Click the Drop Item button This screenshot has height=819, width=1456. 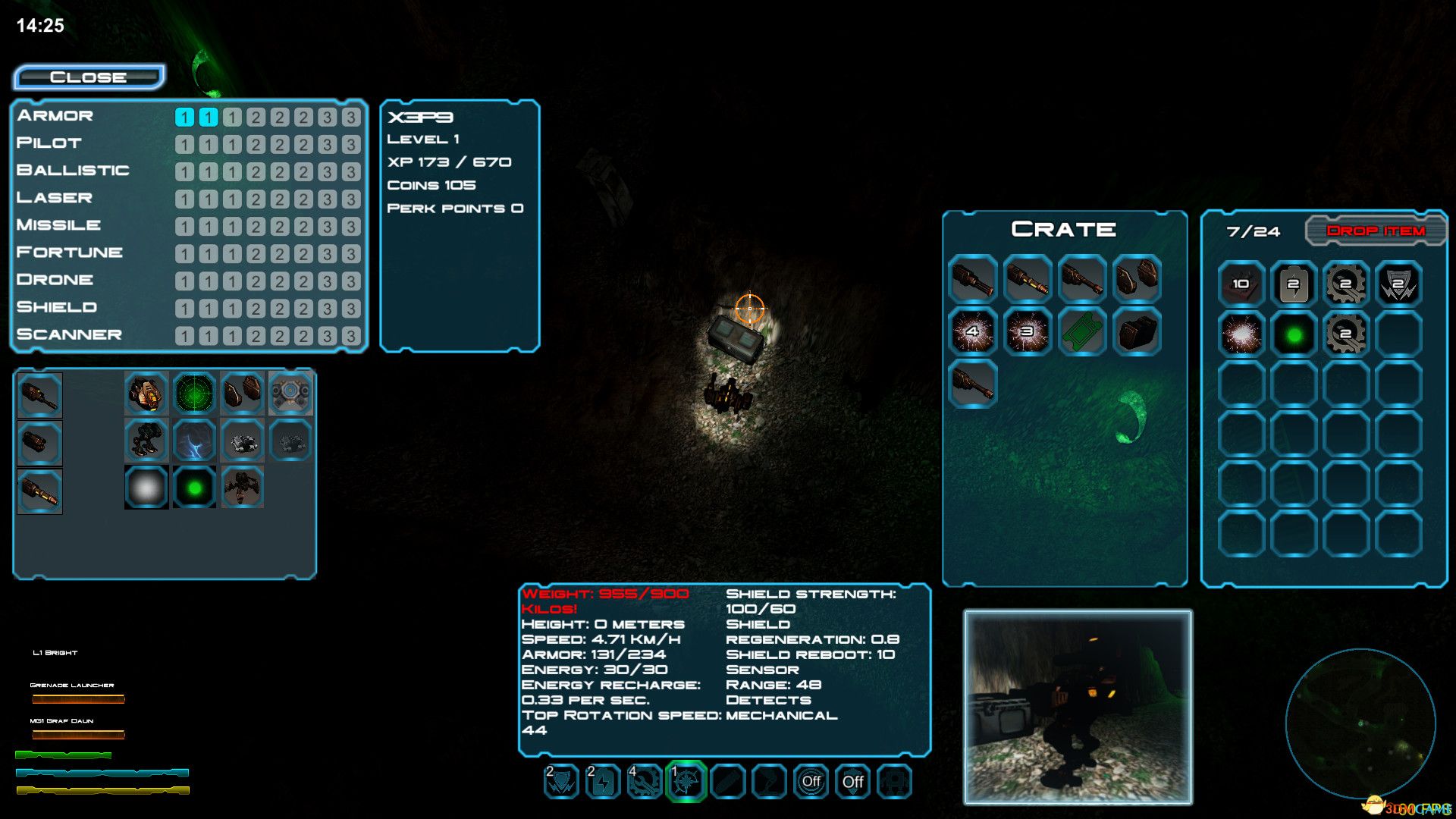pos(1376,231)
